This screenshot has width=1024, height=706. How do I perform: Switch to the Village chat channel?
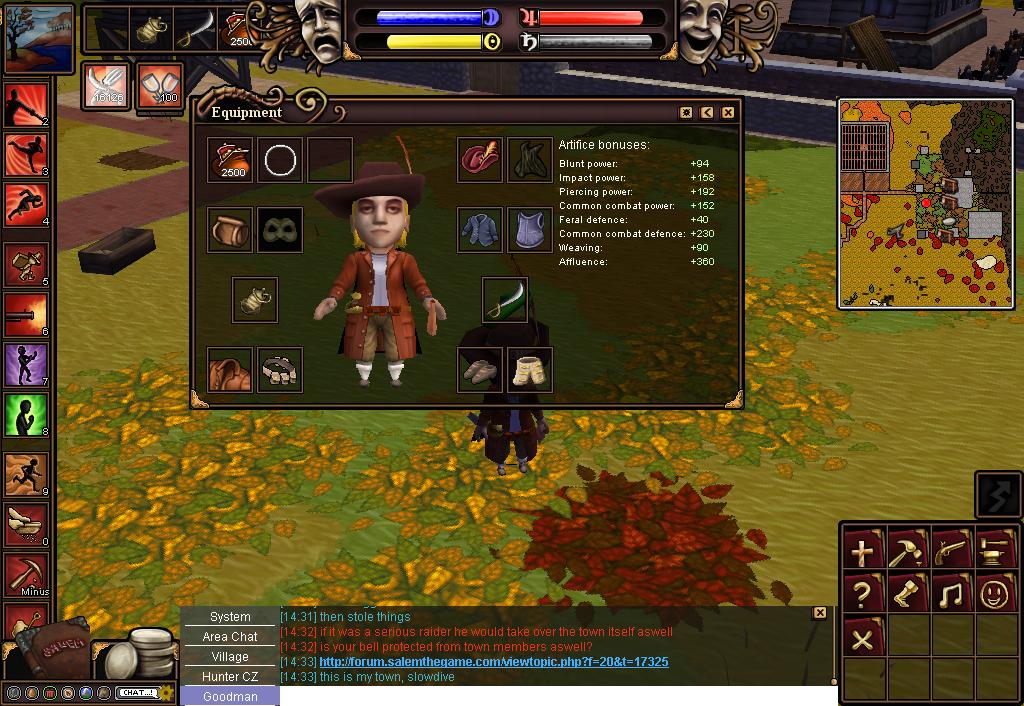[x=230, y=657]
